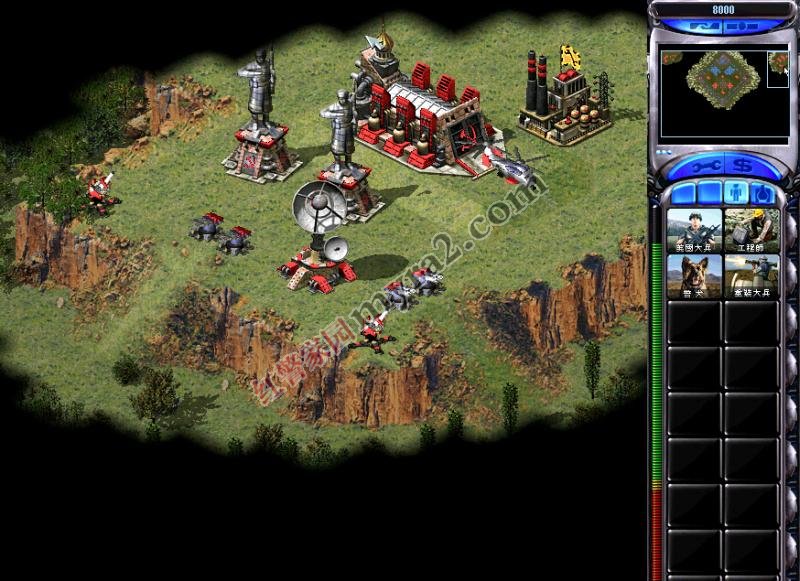Click the radar minimap

722,94
